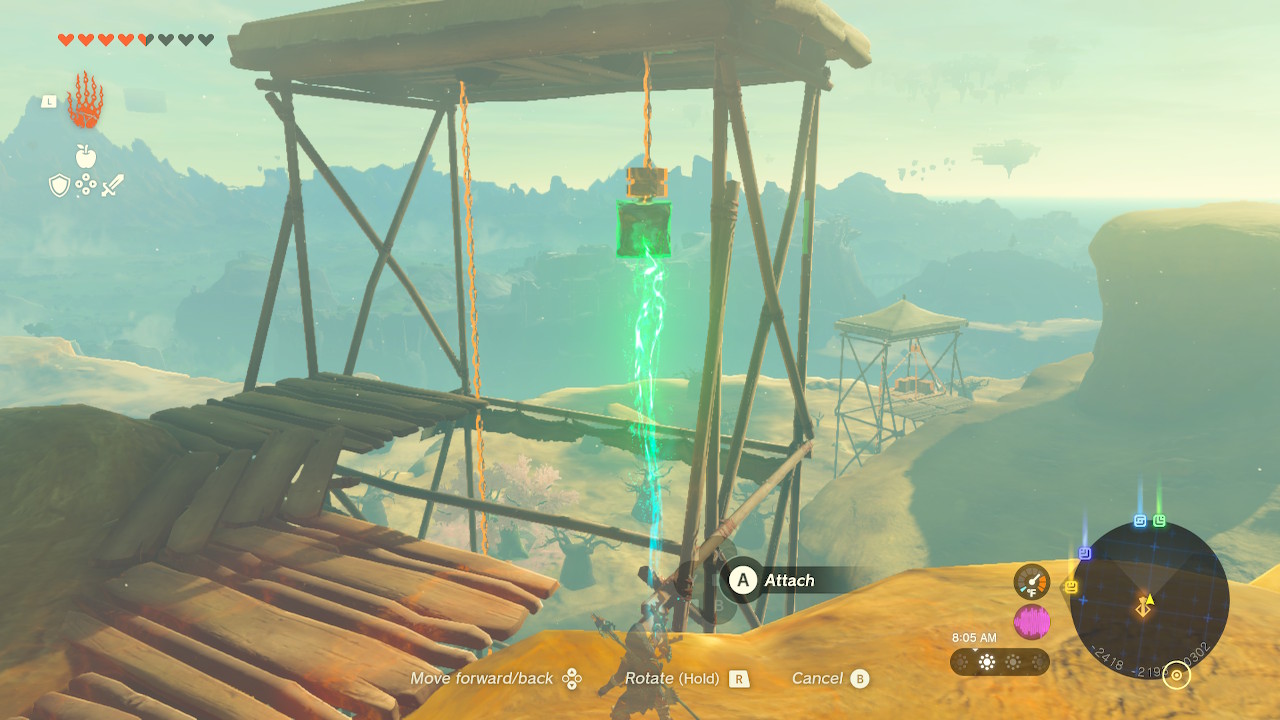
Task: Click the temperature gauge icon
Action: pos(1032,582)
